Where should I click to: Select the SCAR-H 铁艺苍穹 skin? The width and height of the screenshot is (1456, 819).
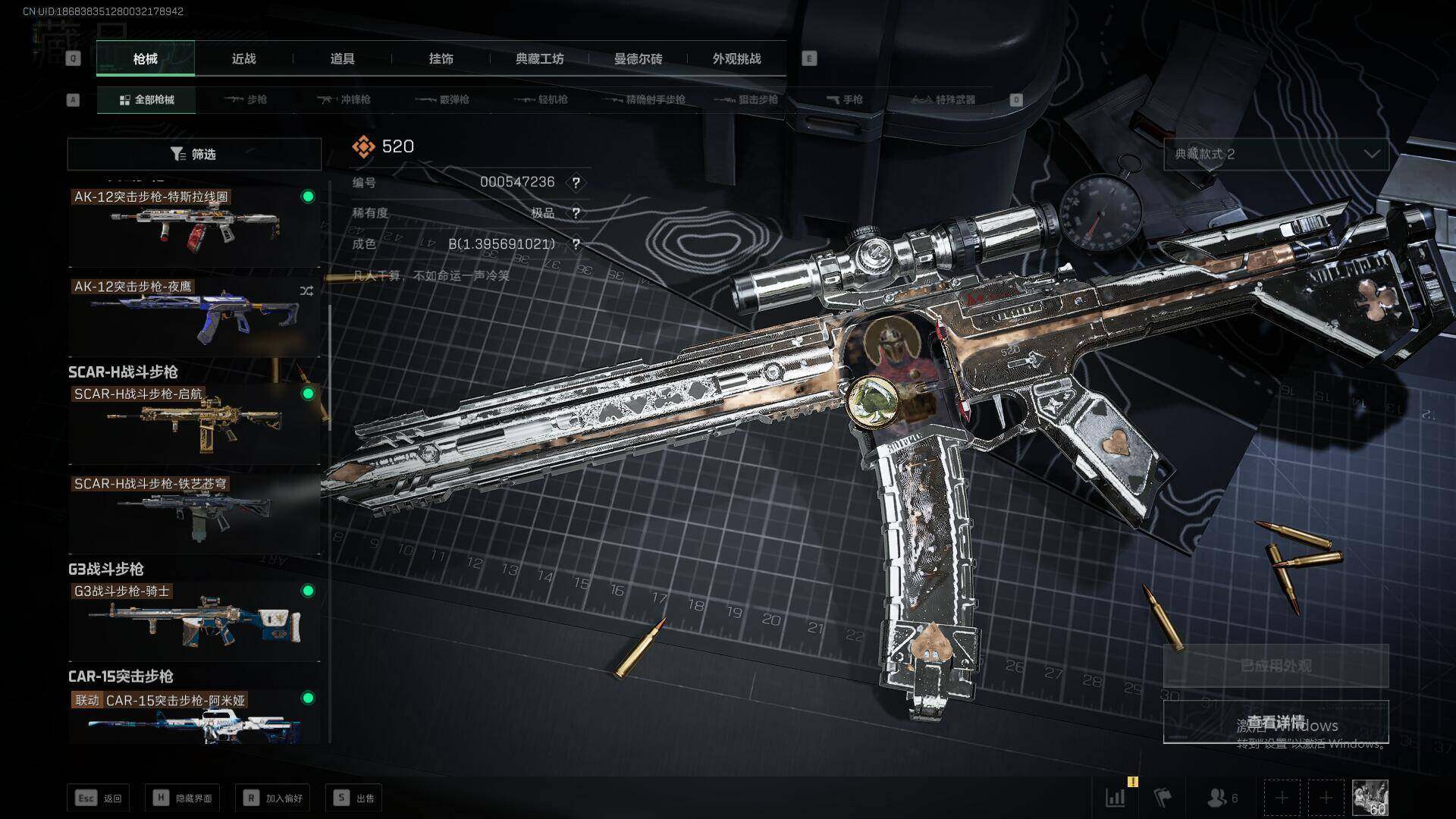point(194,513)
